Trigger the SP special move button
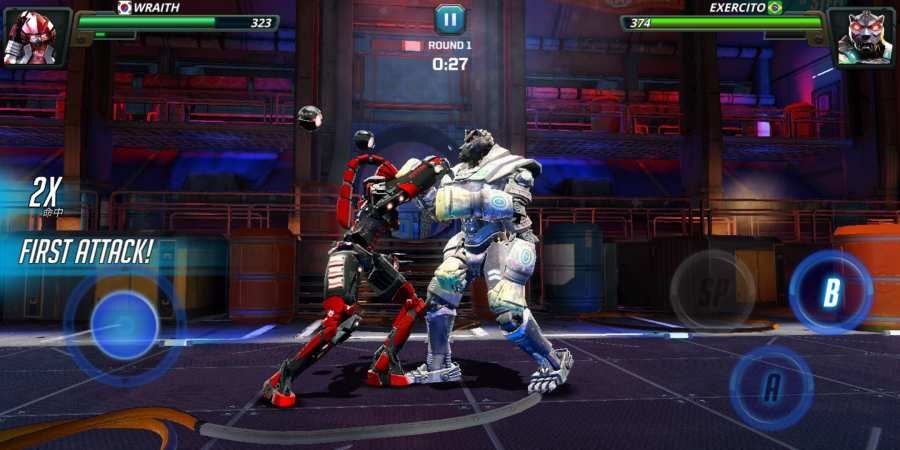This screenshot has height=450, width=900. (x=712, y=291)
